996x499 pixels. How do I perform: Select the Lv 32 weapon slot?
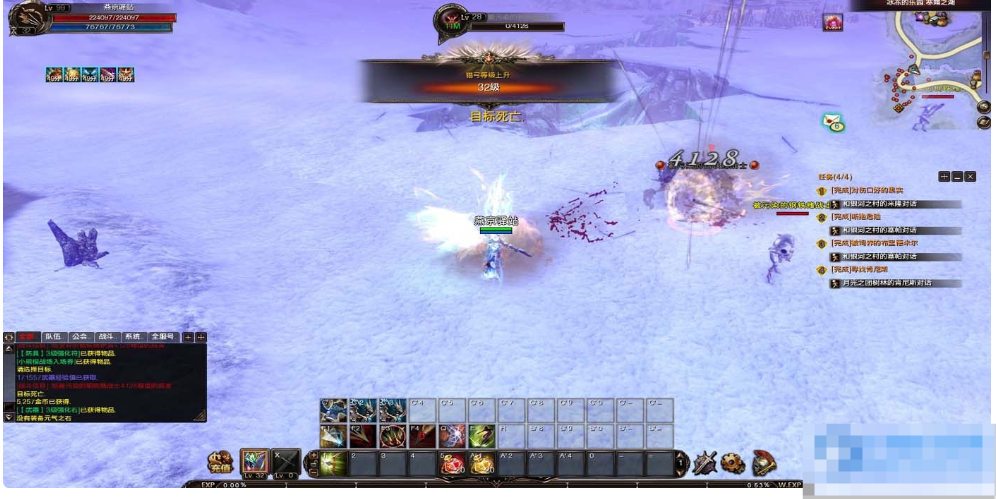(255, 462)
